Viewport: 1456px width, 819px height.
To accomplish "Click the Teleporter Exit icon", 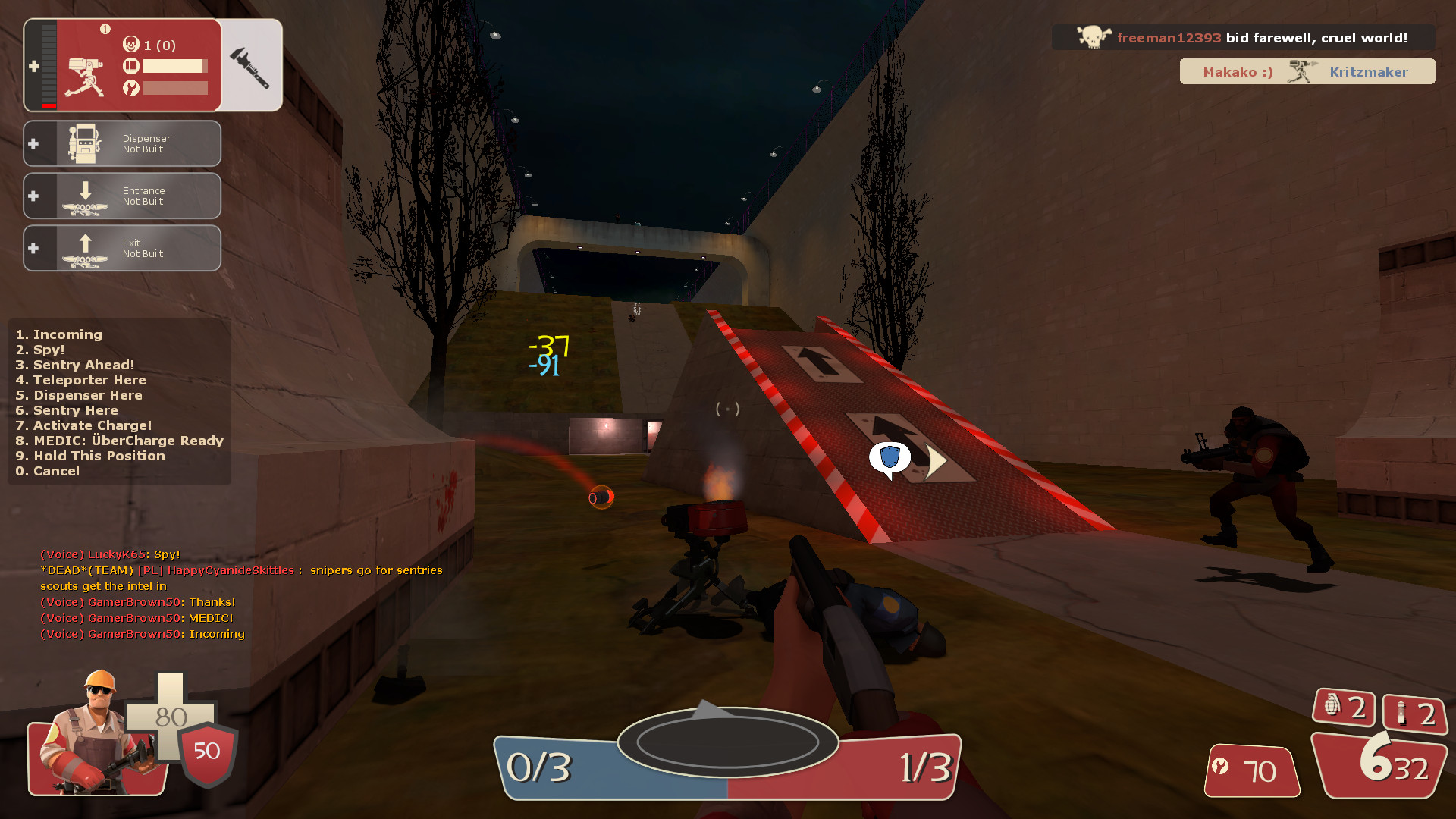I will pyautogui.click(x=83, y=248).
